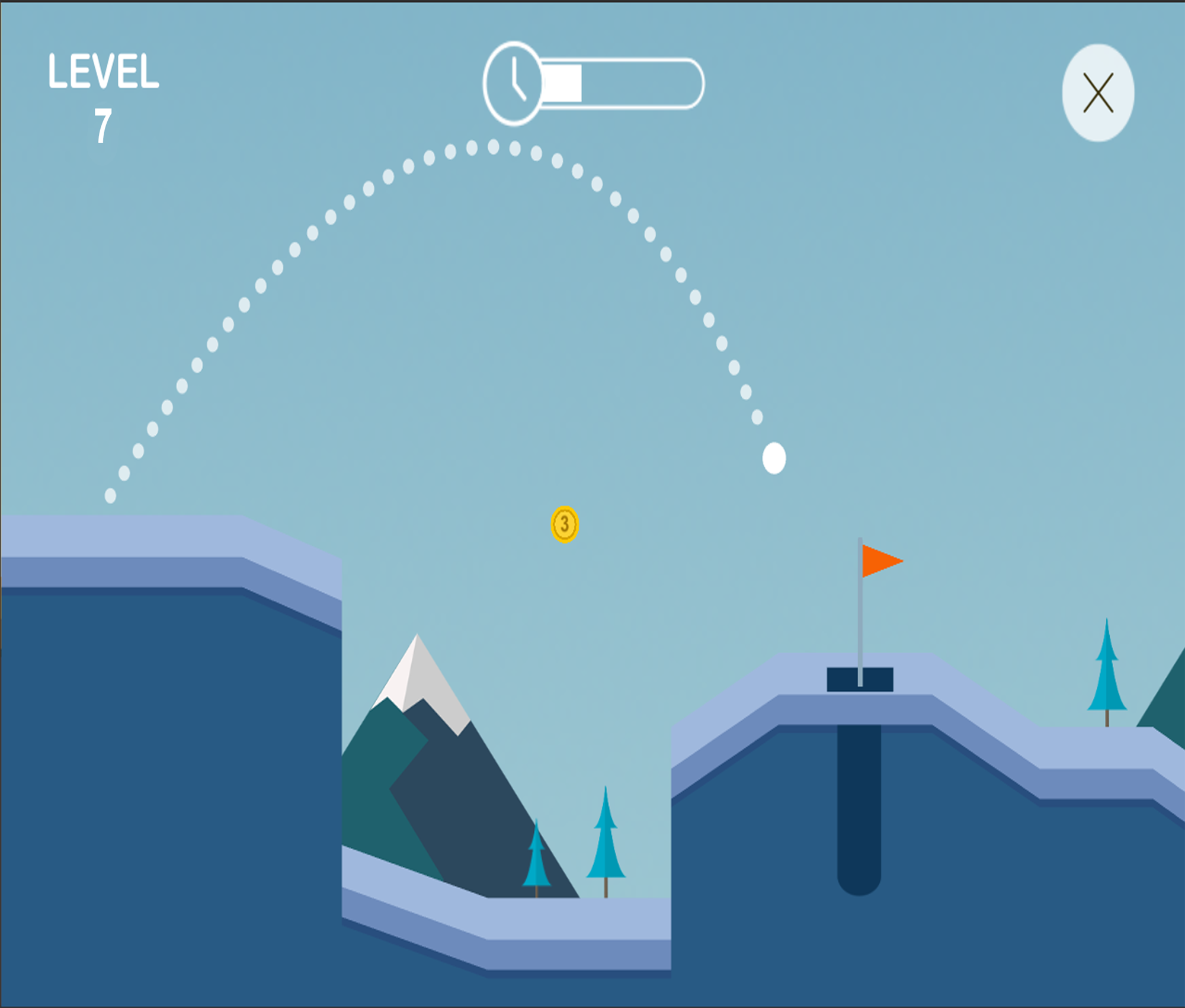Screen dimensions: 1185x1008
Task: Select the golden coin labeled 3
Action: tap(563, 523)
